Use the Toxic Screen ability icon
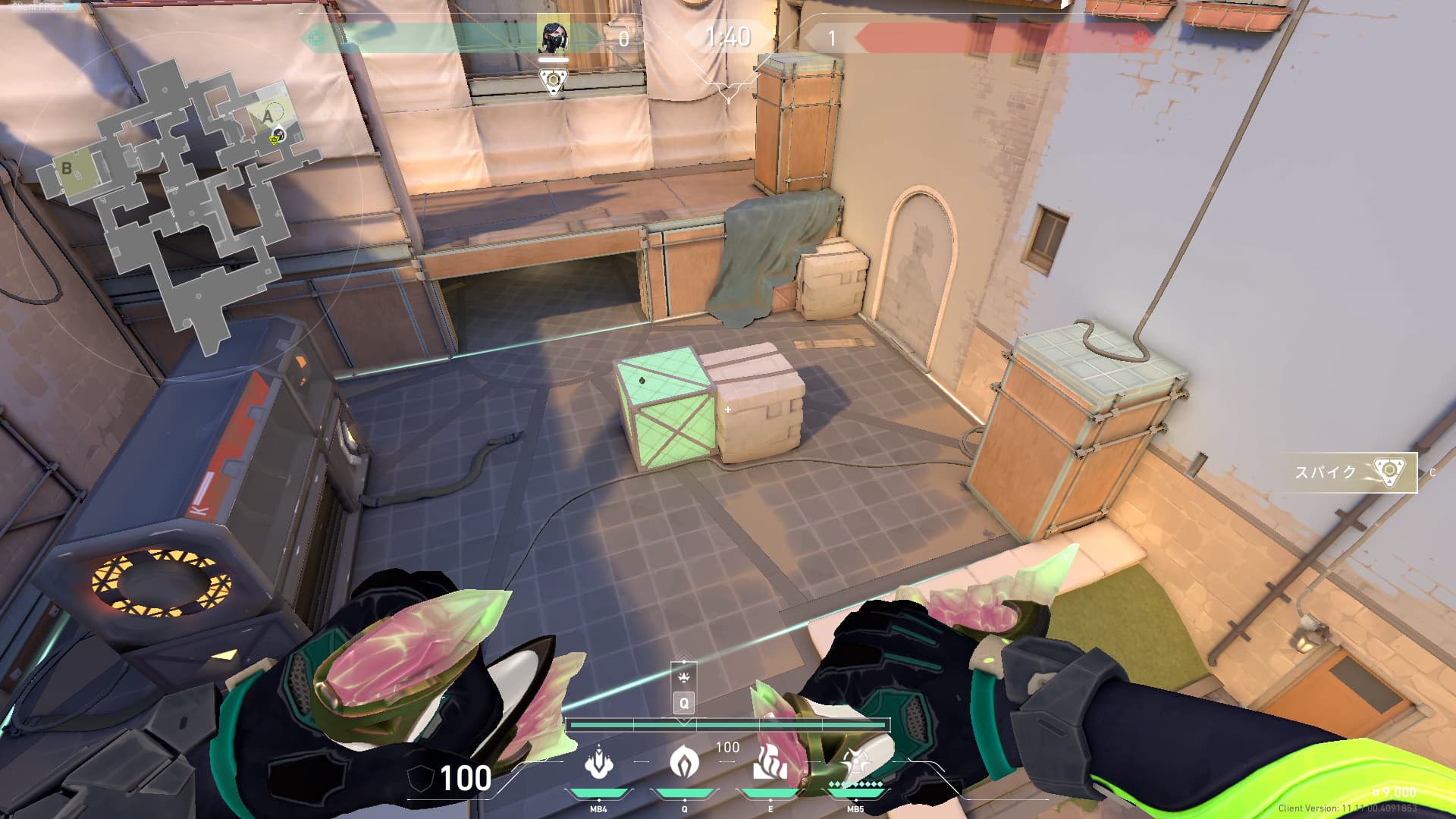1456x819 pixels. (x=770, y=763)
